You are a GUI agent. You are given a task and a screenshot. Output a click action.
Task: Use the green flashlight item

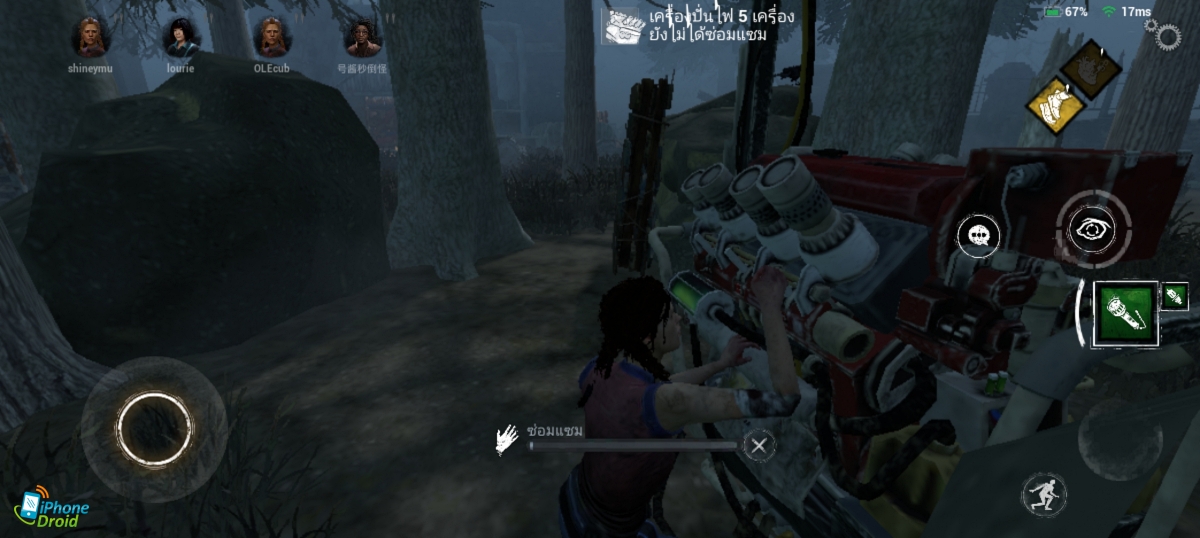[1126, 313]
